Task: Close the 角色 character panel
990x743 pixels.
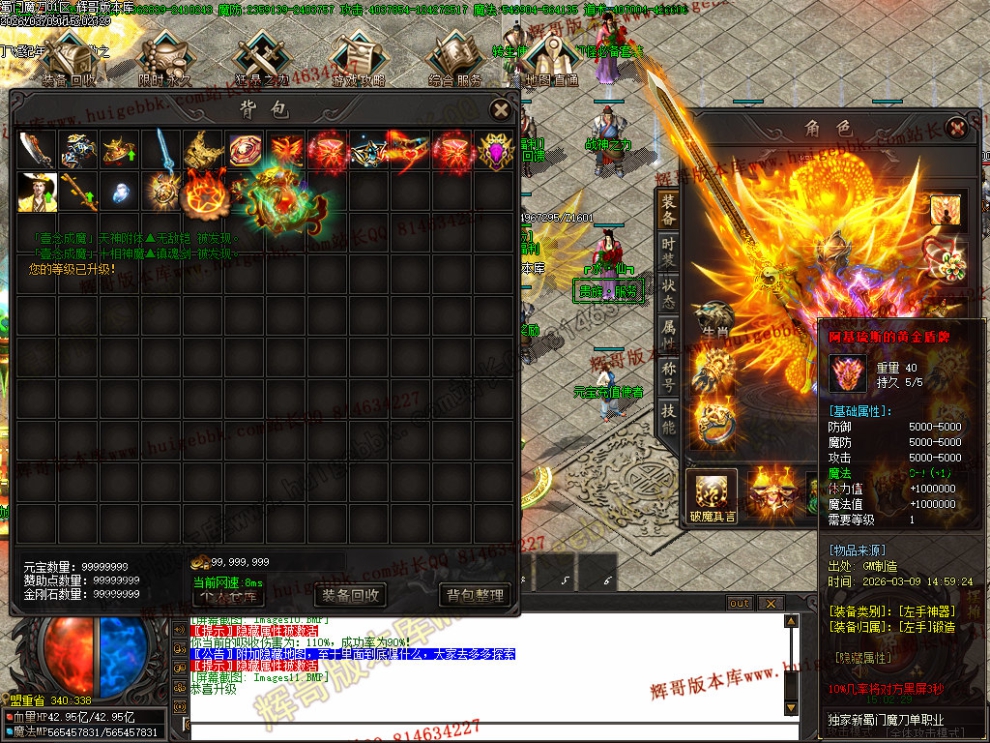Action: click(957, 127)
